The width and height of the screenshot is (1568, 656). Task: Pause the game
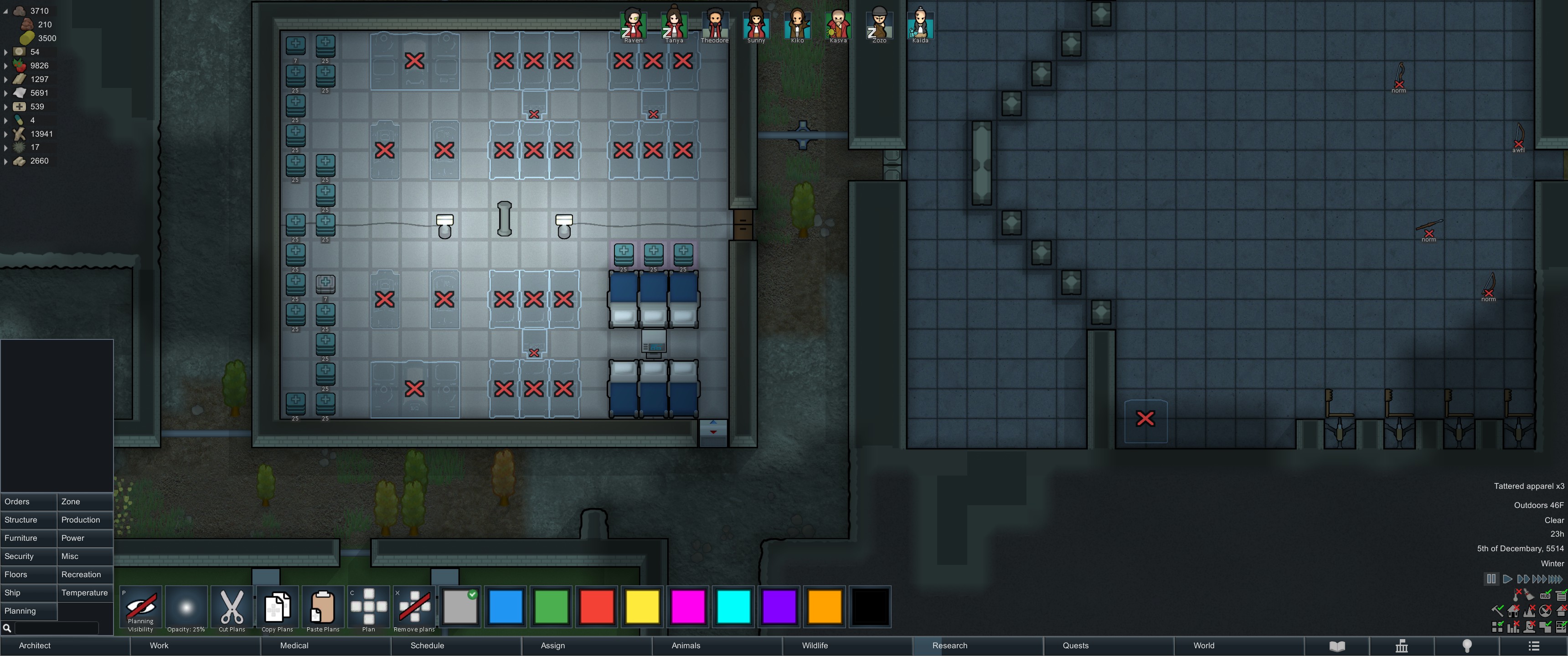[x=1491, y=579]
